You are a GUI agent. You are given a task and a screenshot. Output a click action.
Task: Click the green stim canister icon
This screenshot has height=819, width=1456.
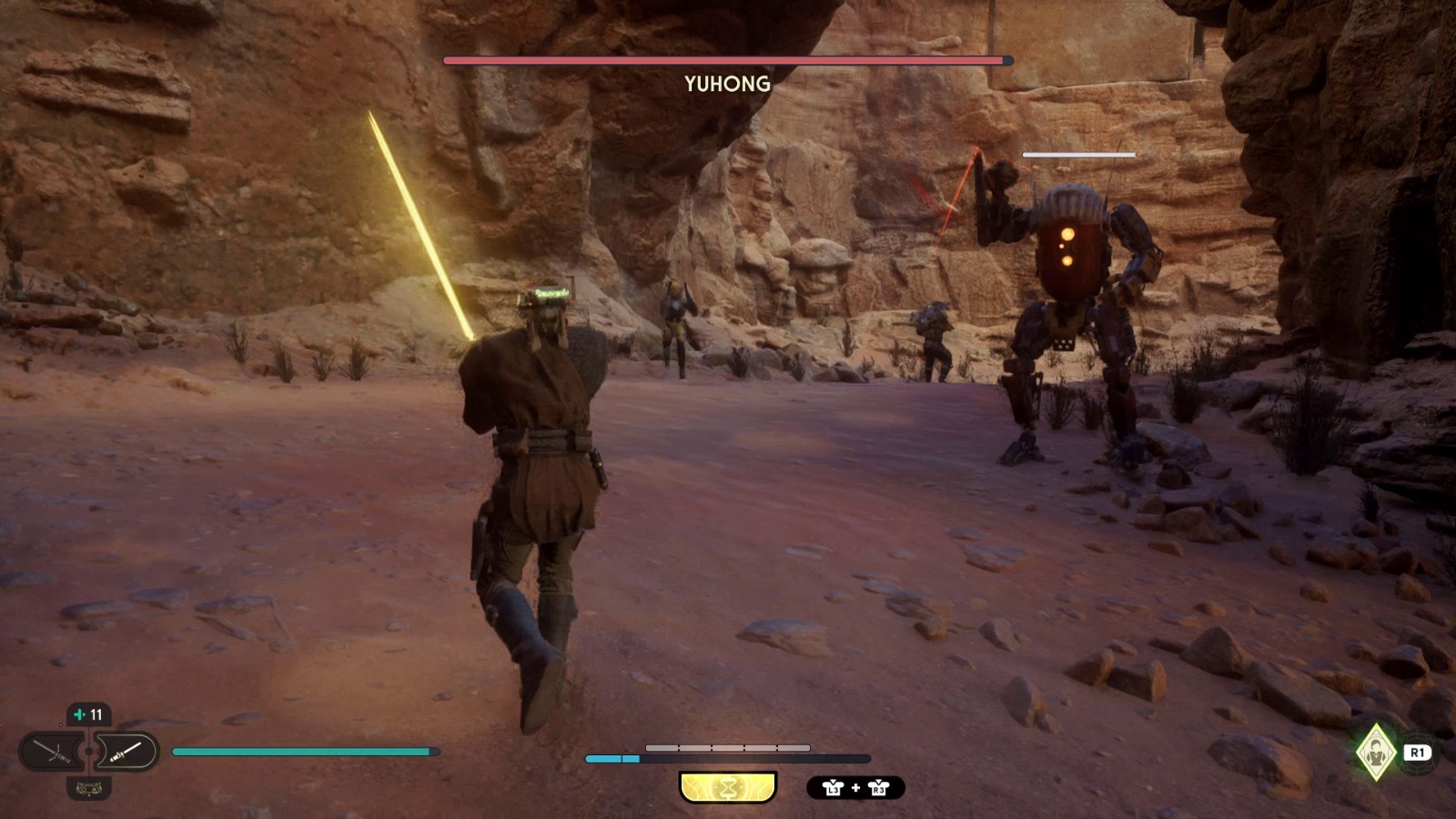tap(80, 714)
